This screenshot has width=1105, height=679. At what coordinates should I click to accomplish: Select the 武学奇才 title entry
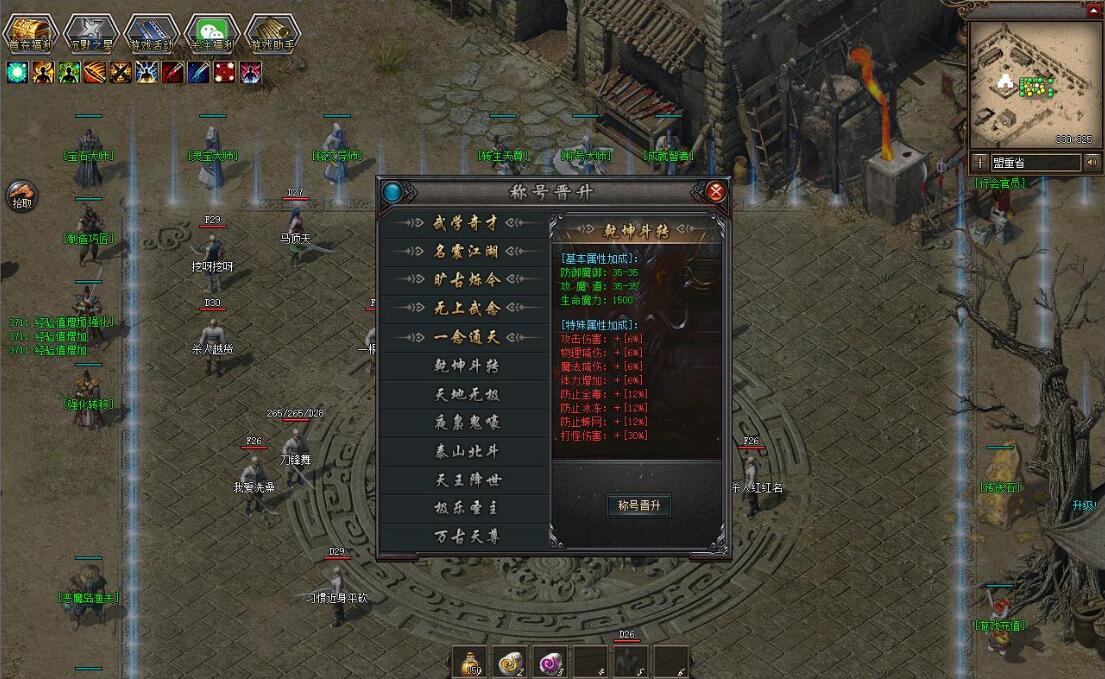tap(466, 224)
